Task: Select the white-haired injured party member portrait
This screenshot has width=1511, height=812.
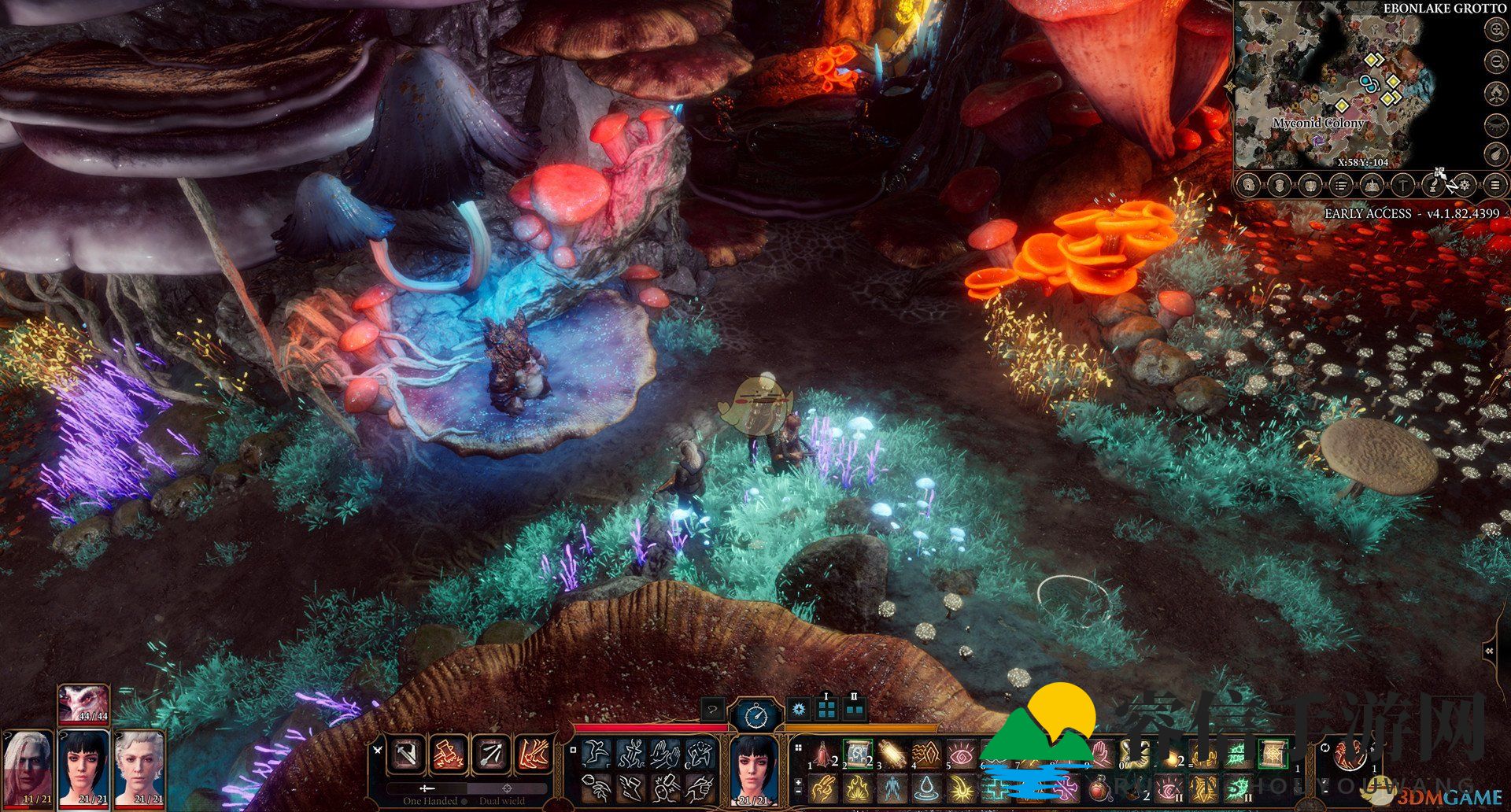Action: pos(26,767)
